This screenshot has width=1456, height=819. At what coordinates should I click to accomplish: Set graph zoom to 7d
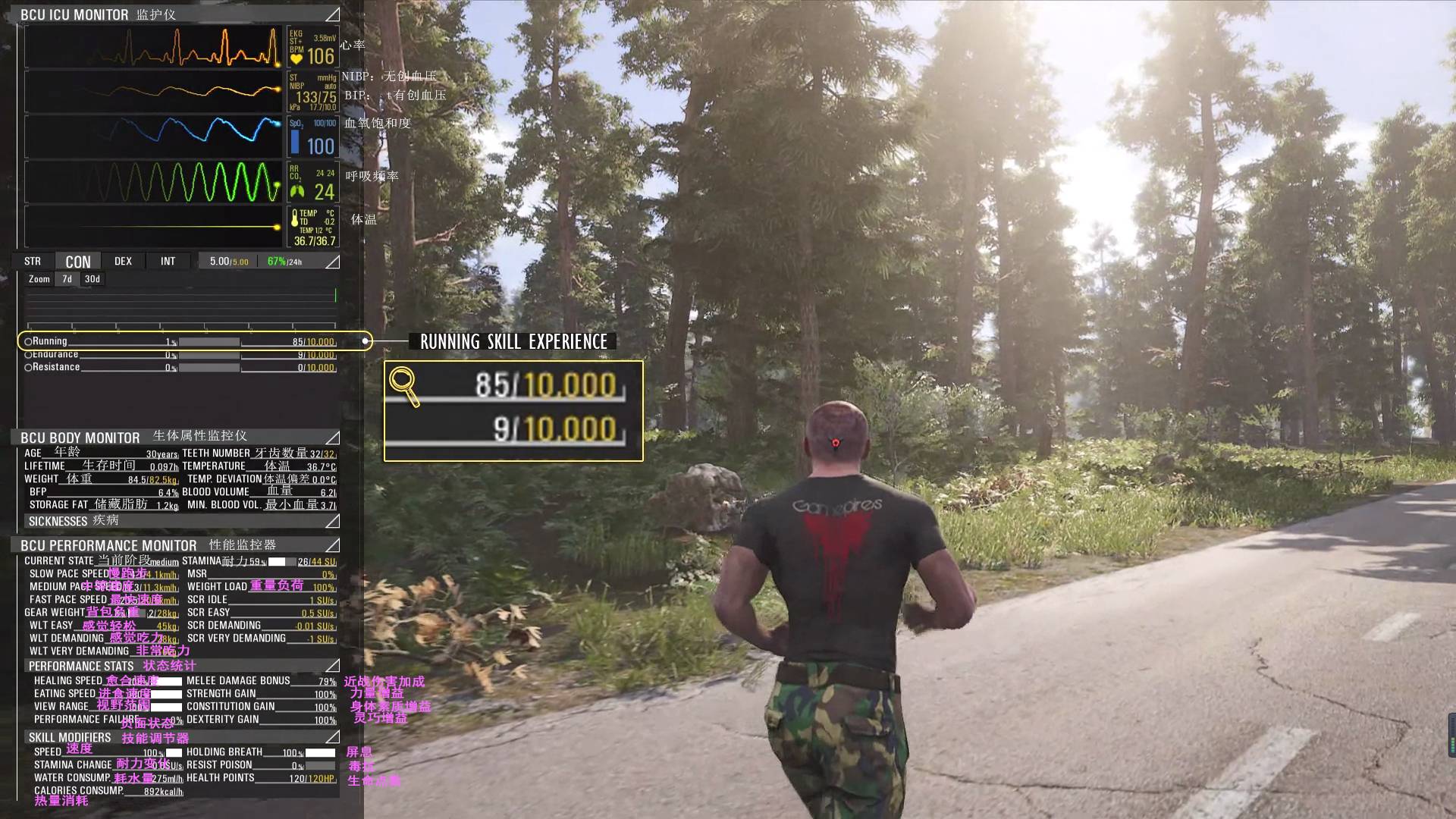(67, 279)
